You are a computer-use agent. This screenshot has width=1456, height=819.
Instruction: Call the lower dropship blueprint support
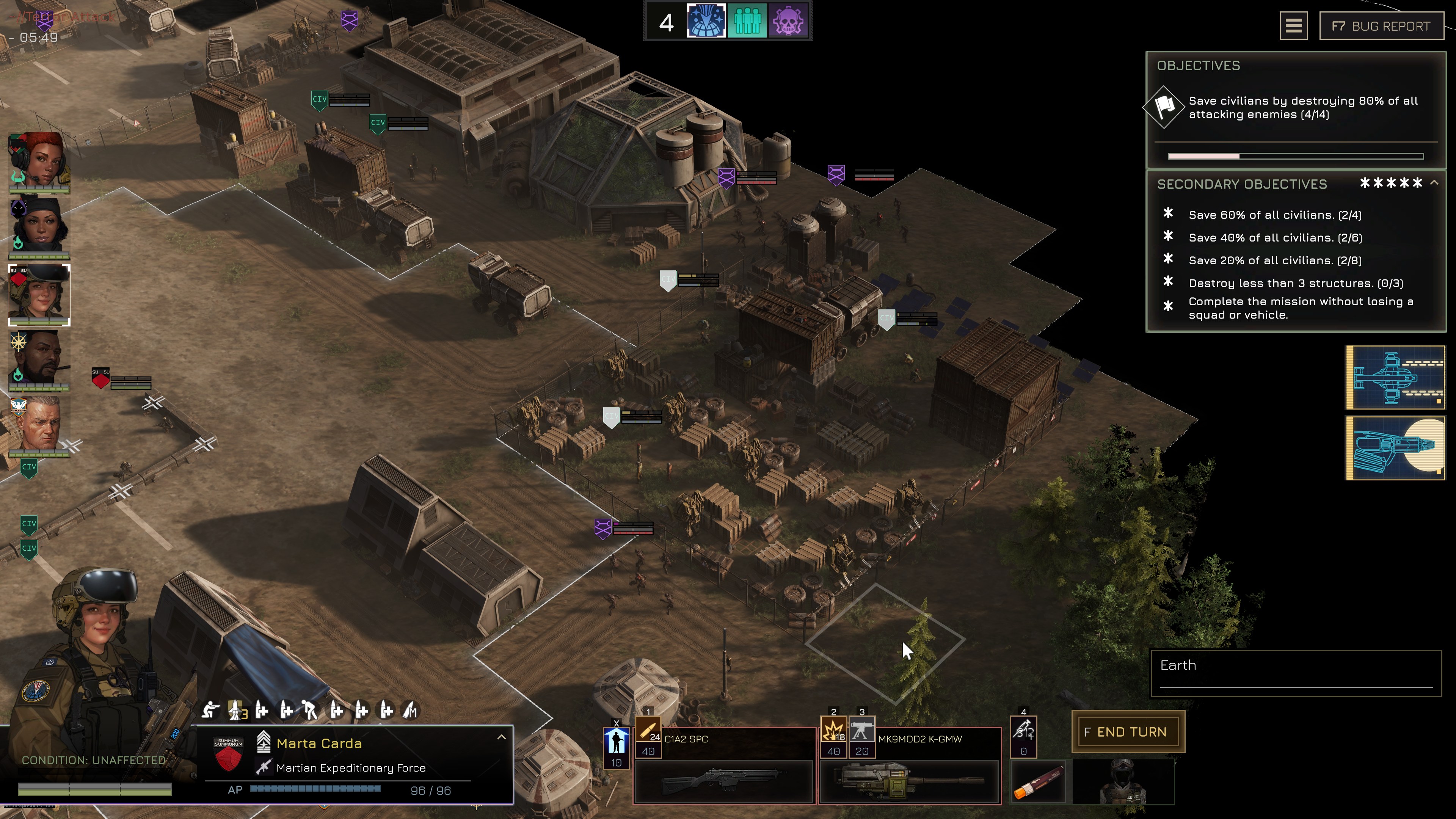[1395, 448]
